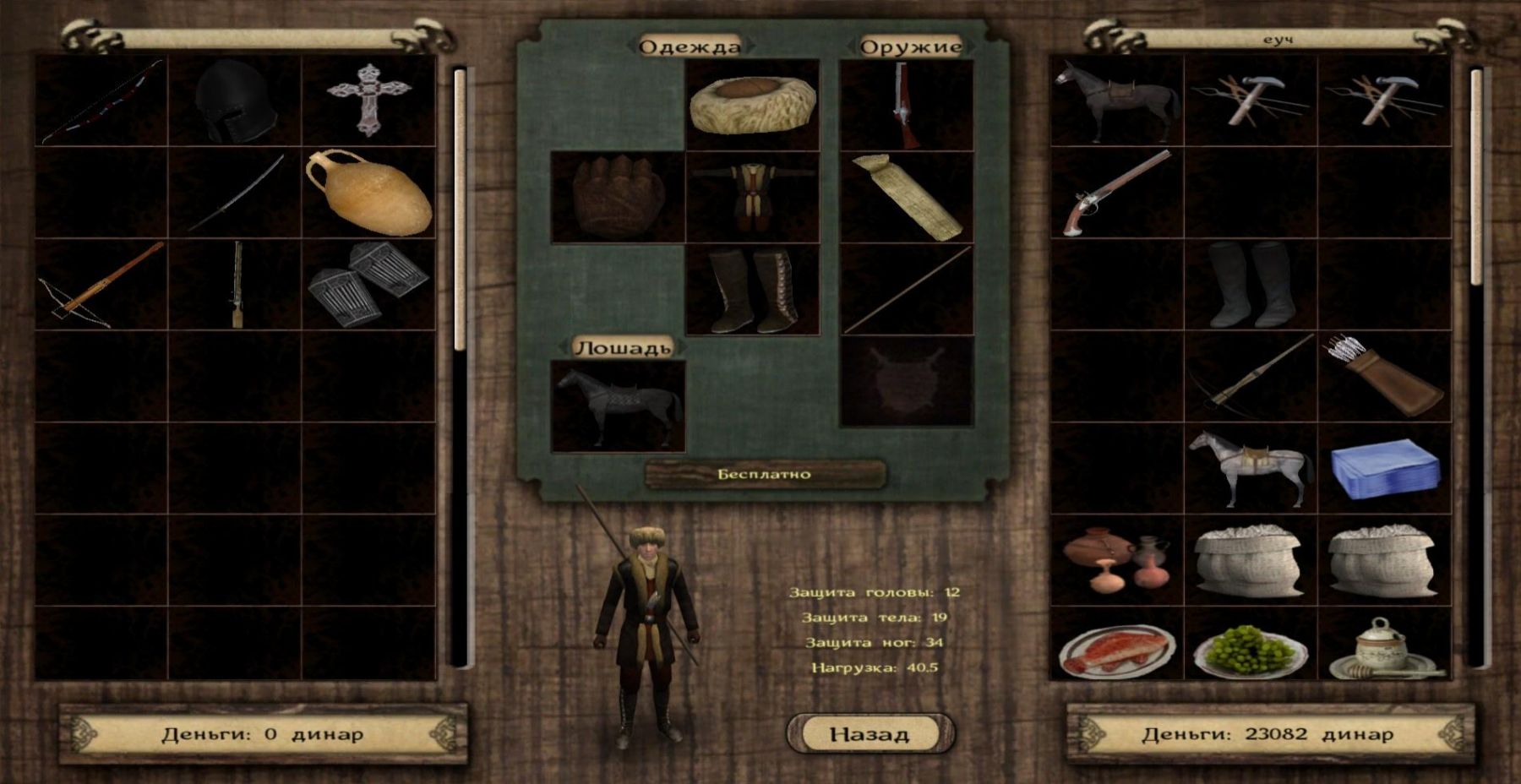1521x784 pixels.
Task: Pick the ornate silver cross item
Action: pos(368,100)
